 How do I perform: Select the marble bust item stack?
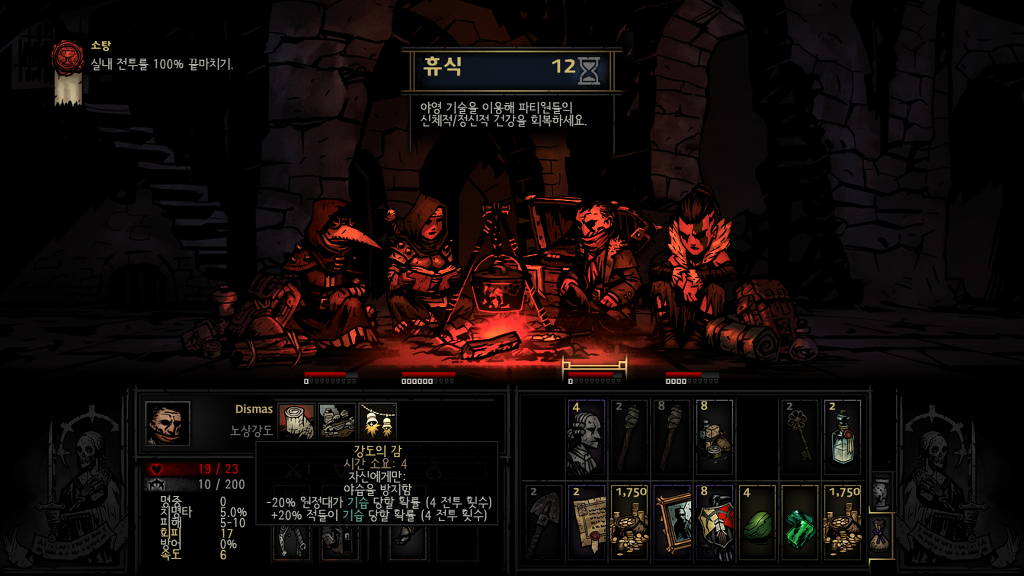[x=585, y=438]
